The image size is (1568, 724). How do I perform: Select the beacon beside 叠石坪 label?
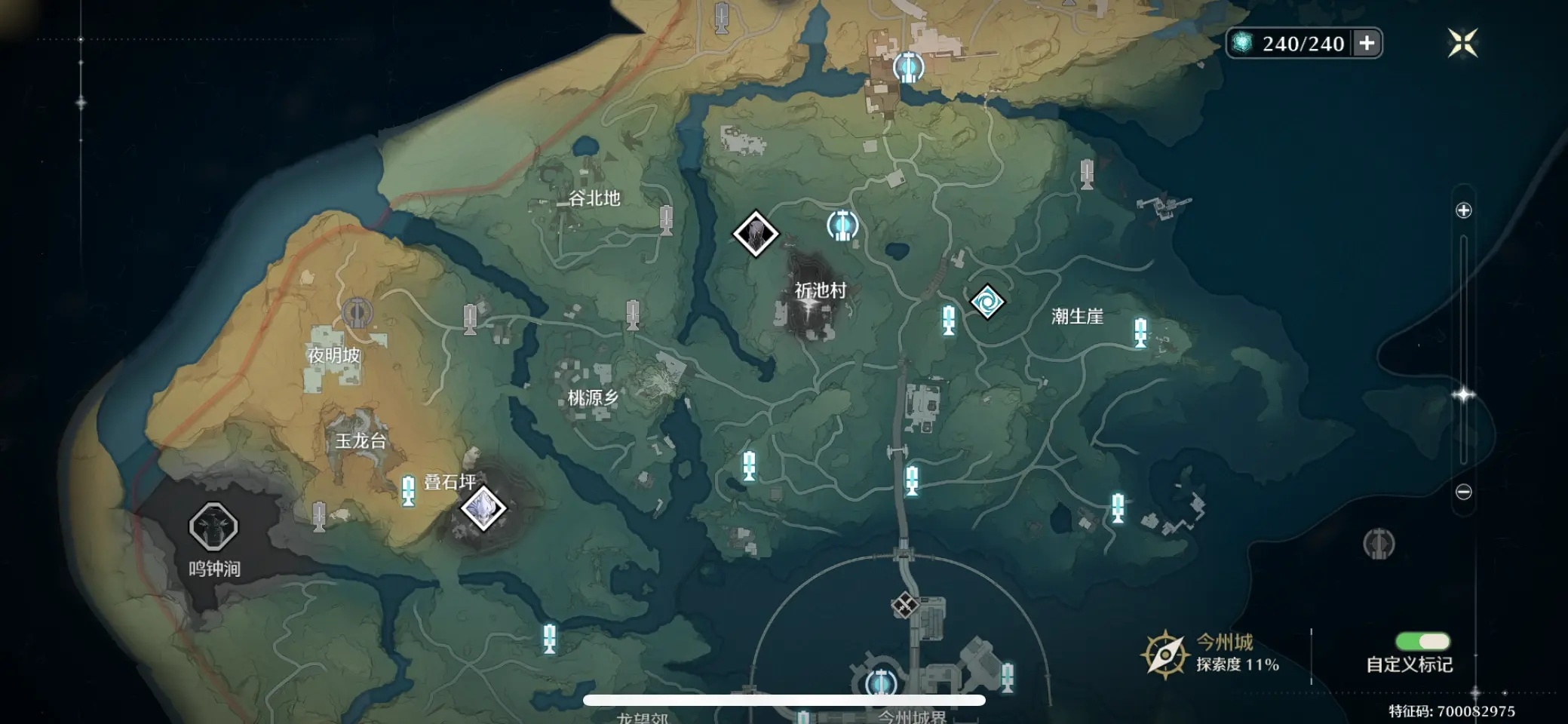[408, 489]
